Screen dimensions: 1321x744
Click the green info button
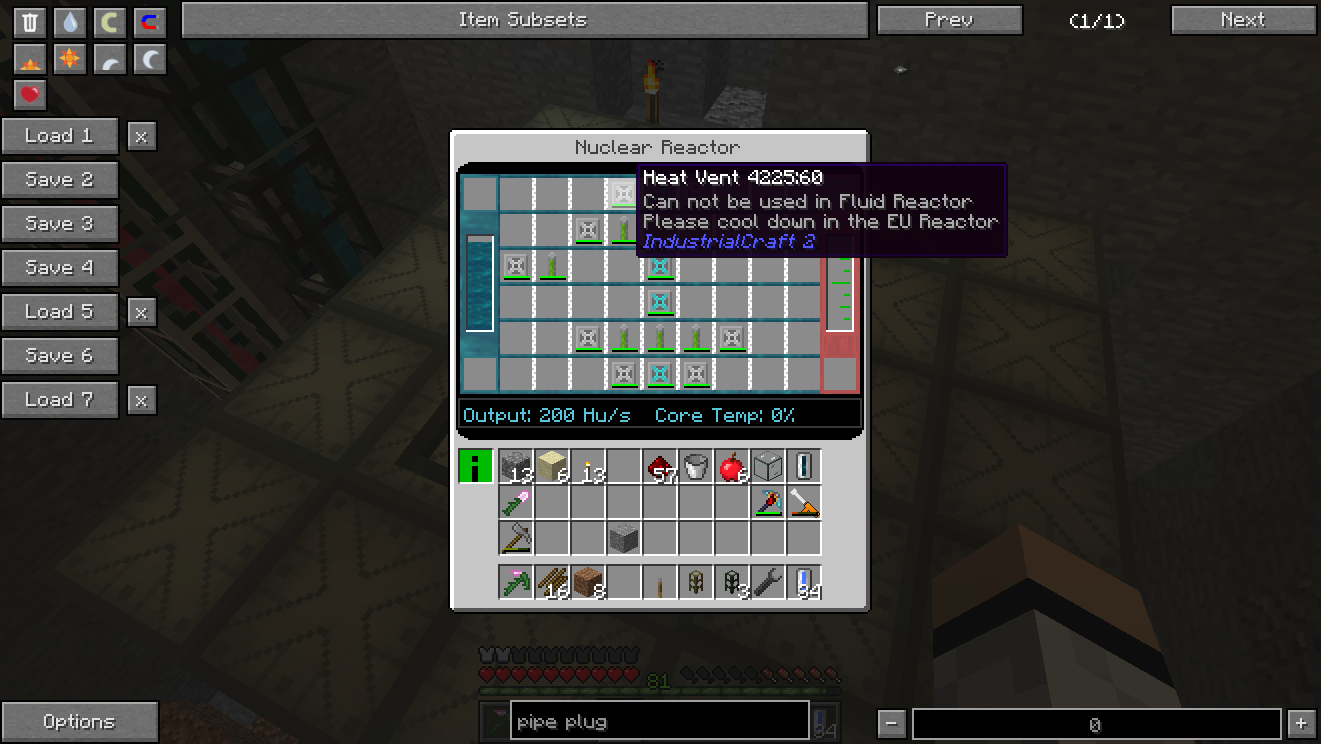tap(475, 466)
